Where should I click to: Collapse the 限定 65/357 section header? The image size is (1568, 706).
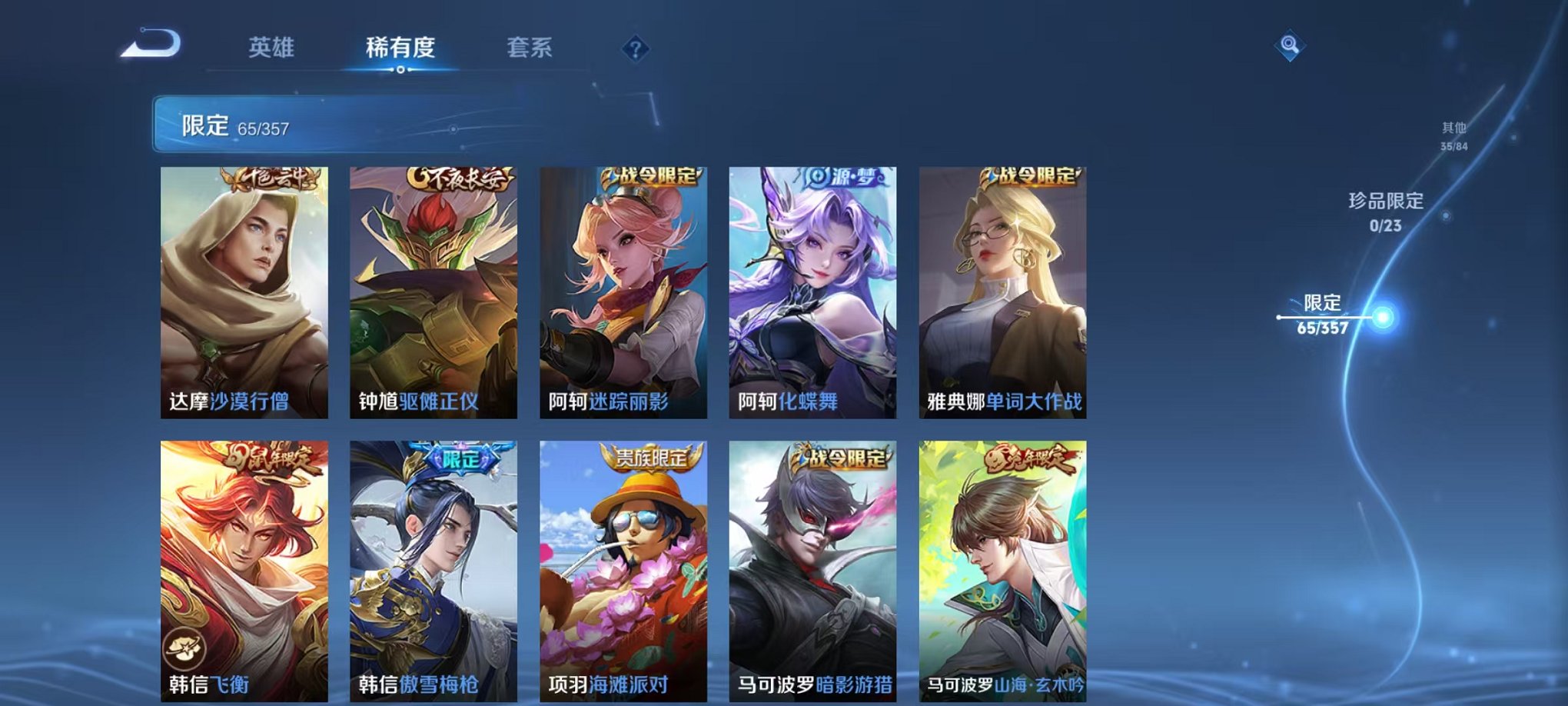(x=231, y=126)
